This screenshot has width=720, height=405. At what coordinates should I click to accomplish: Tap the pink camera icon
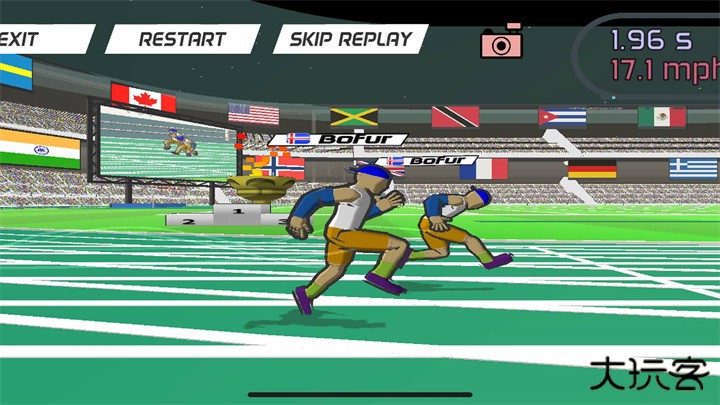[502, 42]
